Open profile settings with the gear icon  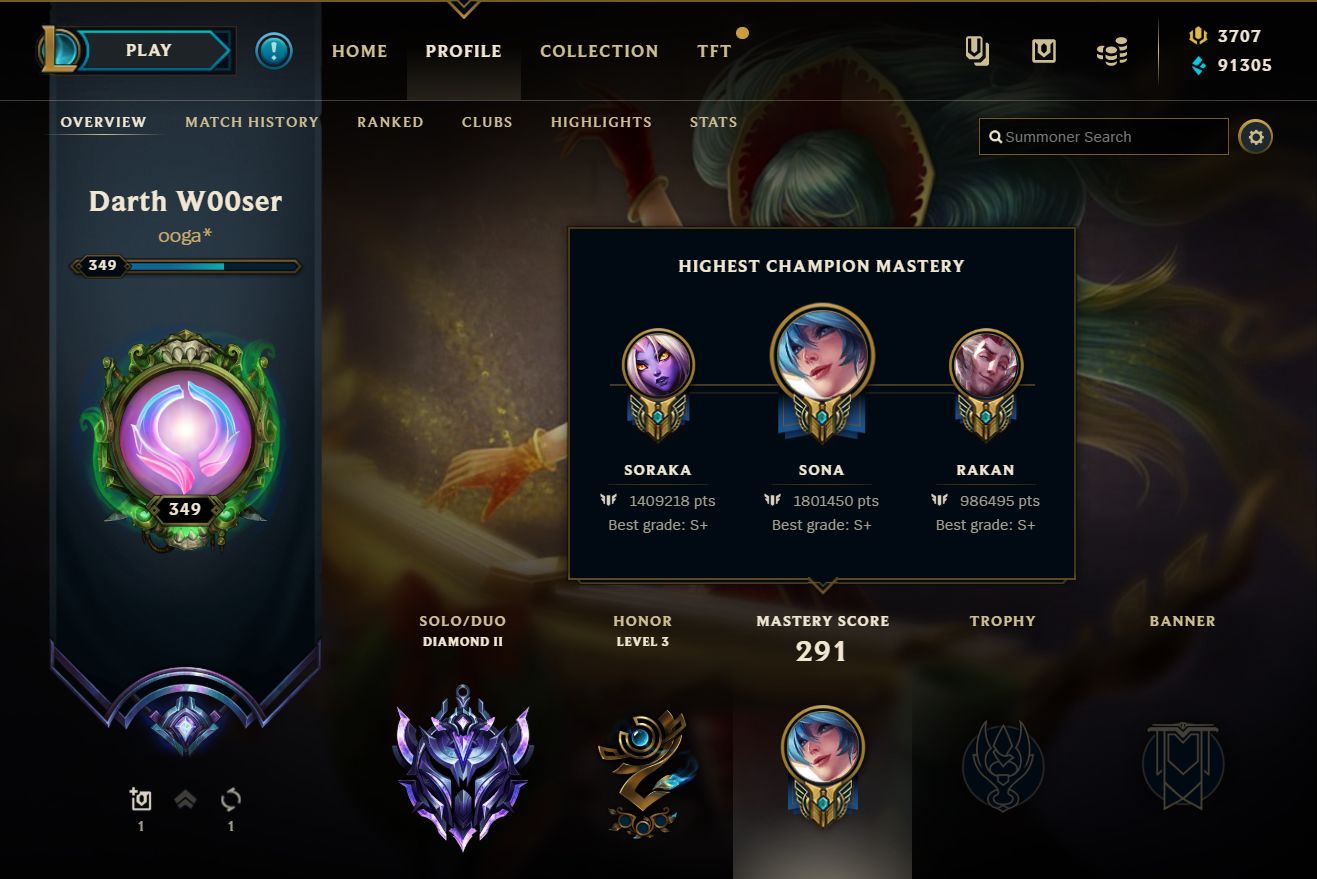[1256, 136]
